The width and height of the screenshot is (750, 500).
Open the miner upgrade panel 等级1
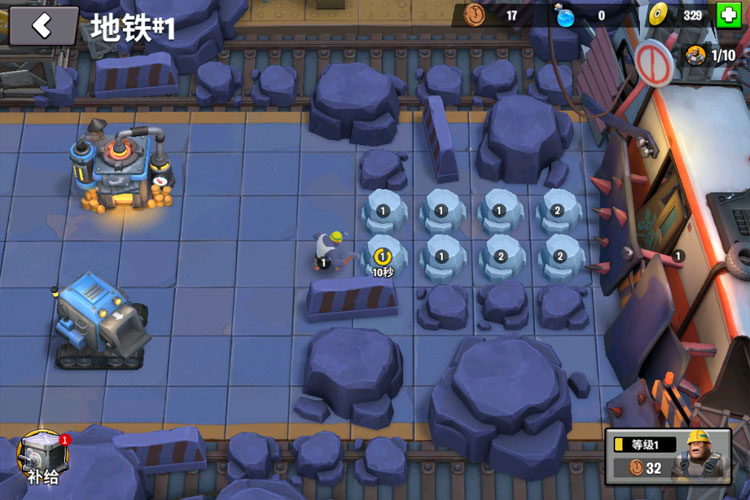click(x=668, y=456)
